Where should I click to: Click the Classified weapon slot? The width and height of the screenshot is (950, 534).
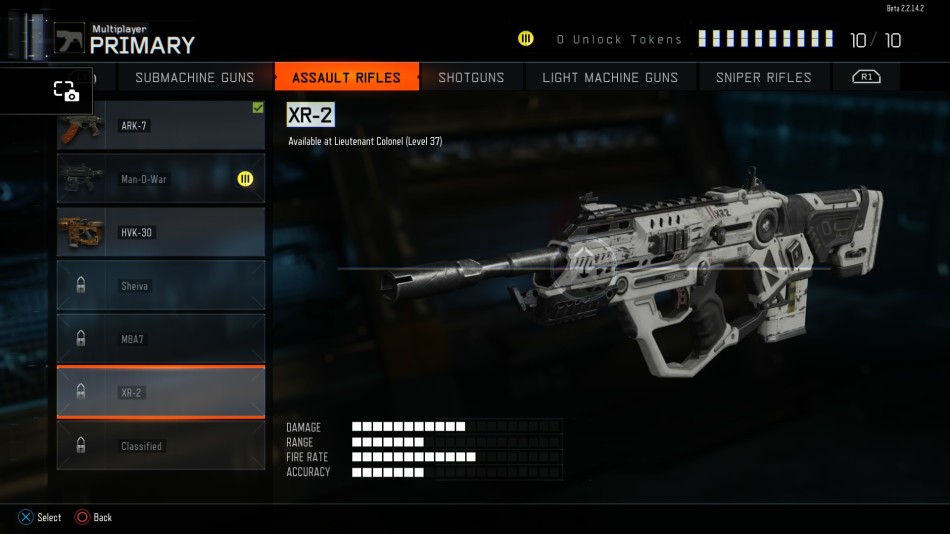coord(161,446)
